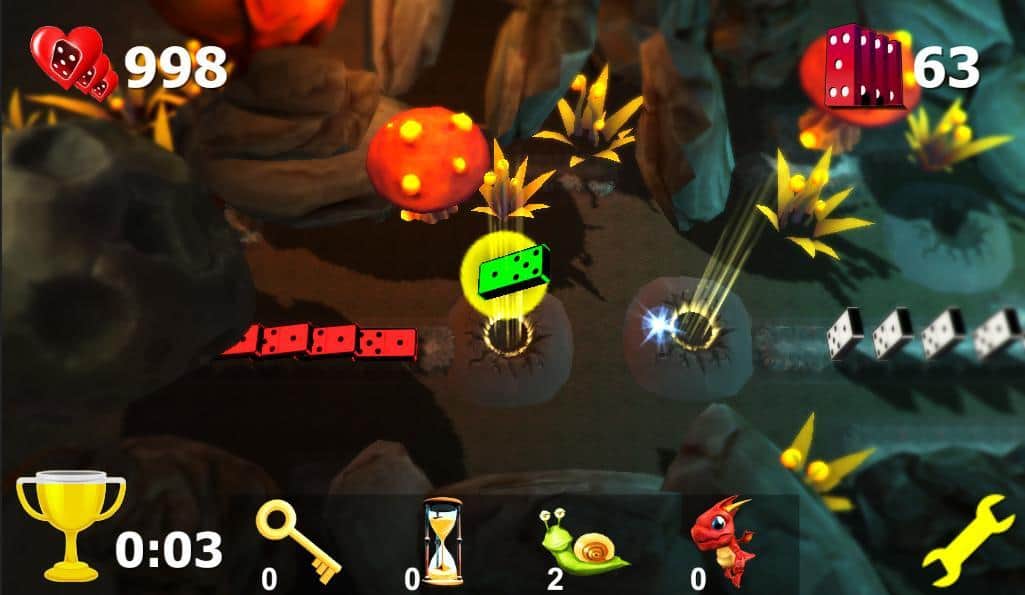Image resolution: width=1025 pixels, height=595 pixels.
Task: Use the golden key power-up
Action: click(298, 540)
